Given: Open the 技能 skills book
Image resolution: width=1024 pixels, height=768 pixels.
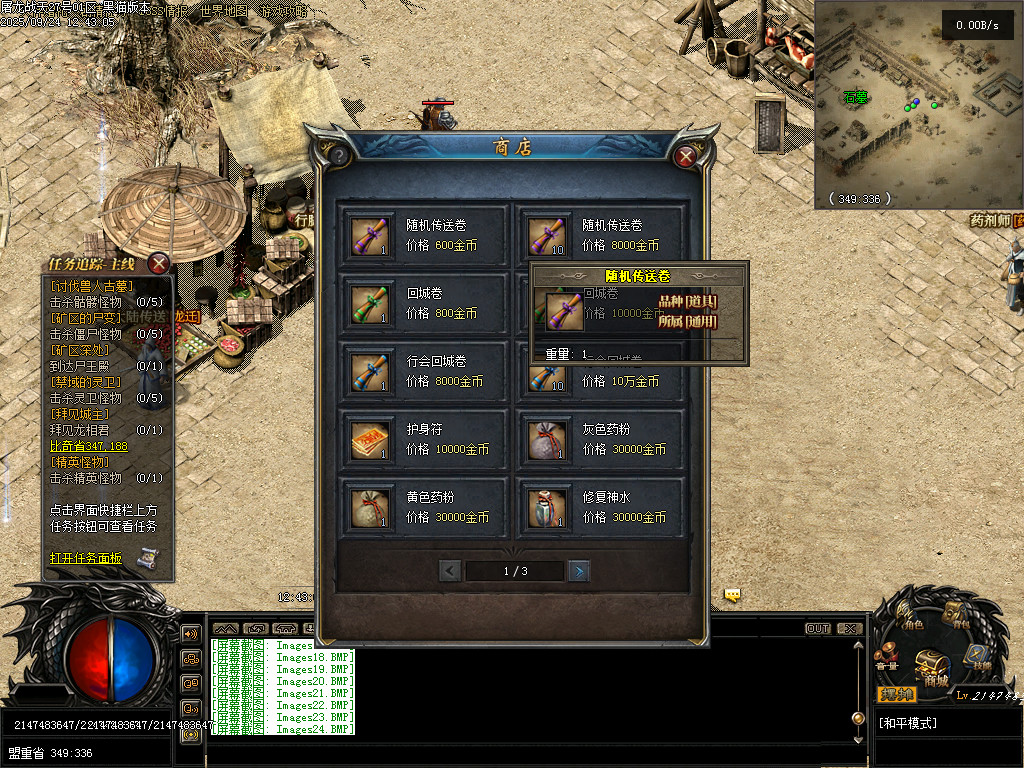Looking at the screenshot, I should (x=978, y=658).
